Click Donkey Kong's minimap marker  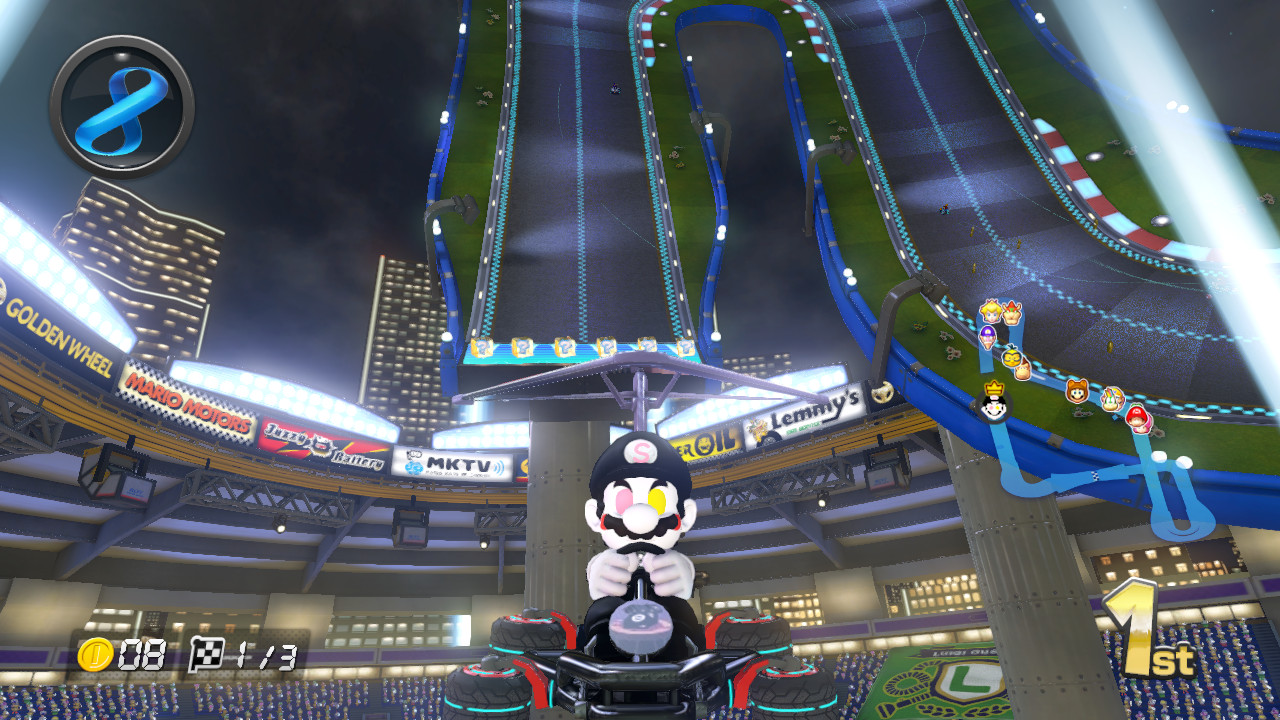(x=1022, y=370)
